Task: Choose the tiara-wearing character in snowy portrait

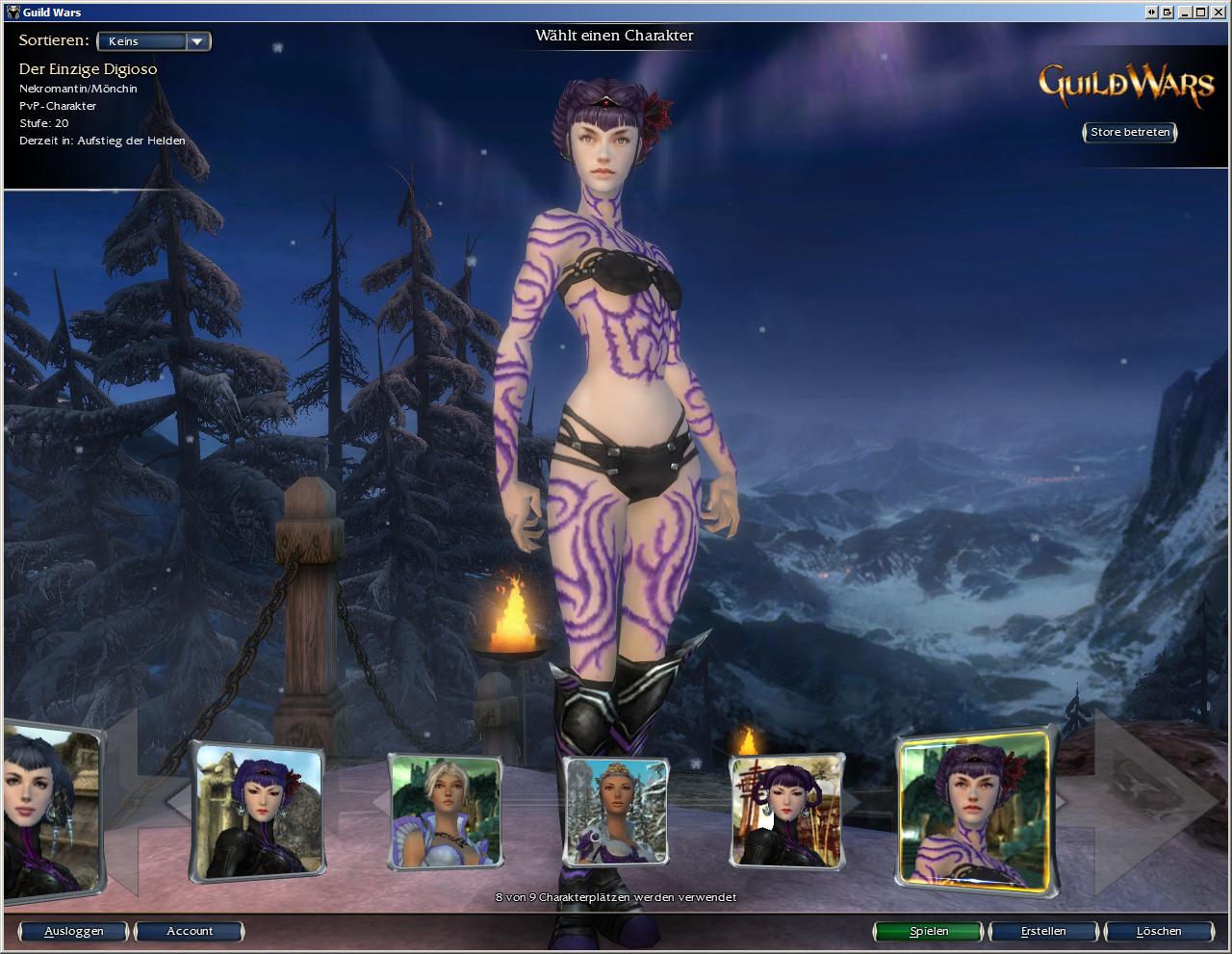Action: coord(615,811)
